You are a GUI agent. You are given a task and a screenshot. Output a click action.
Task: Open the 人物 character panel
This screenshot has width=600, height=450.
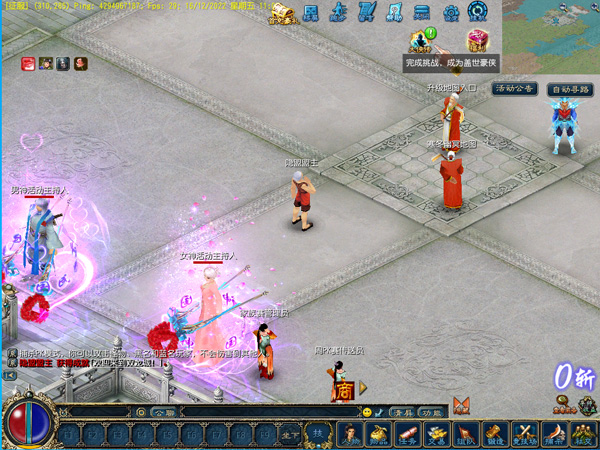(x=350, y=434)
